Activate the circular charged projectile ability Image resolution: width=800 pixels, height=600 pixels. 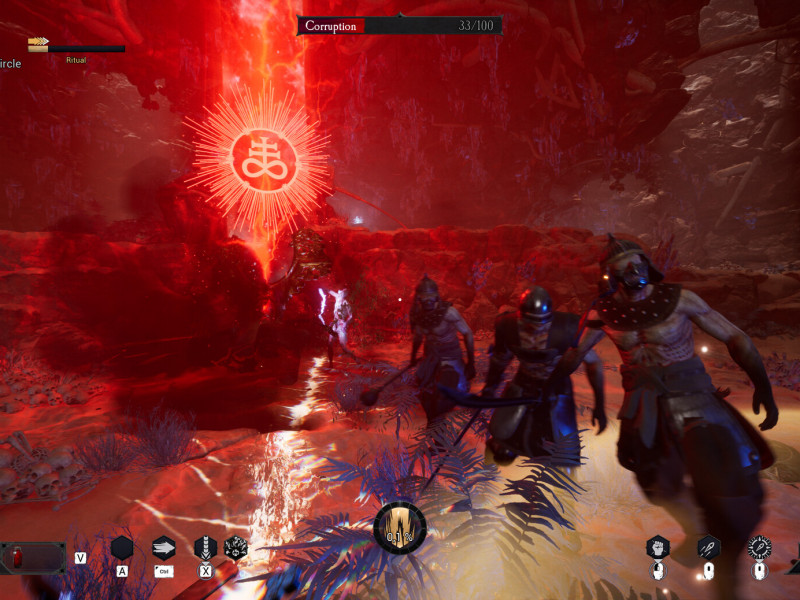760,548
